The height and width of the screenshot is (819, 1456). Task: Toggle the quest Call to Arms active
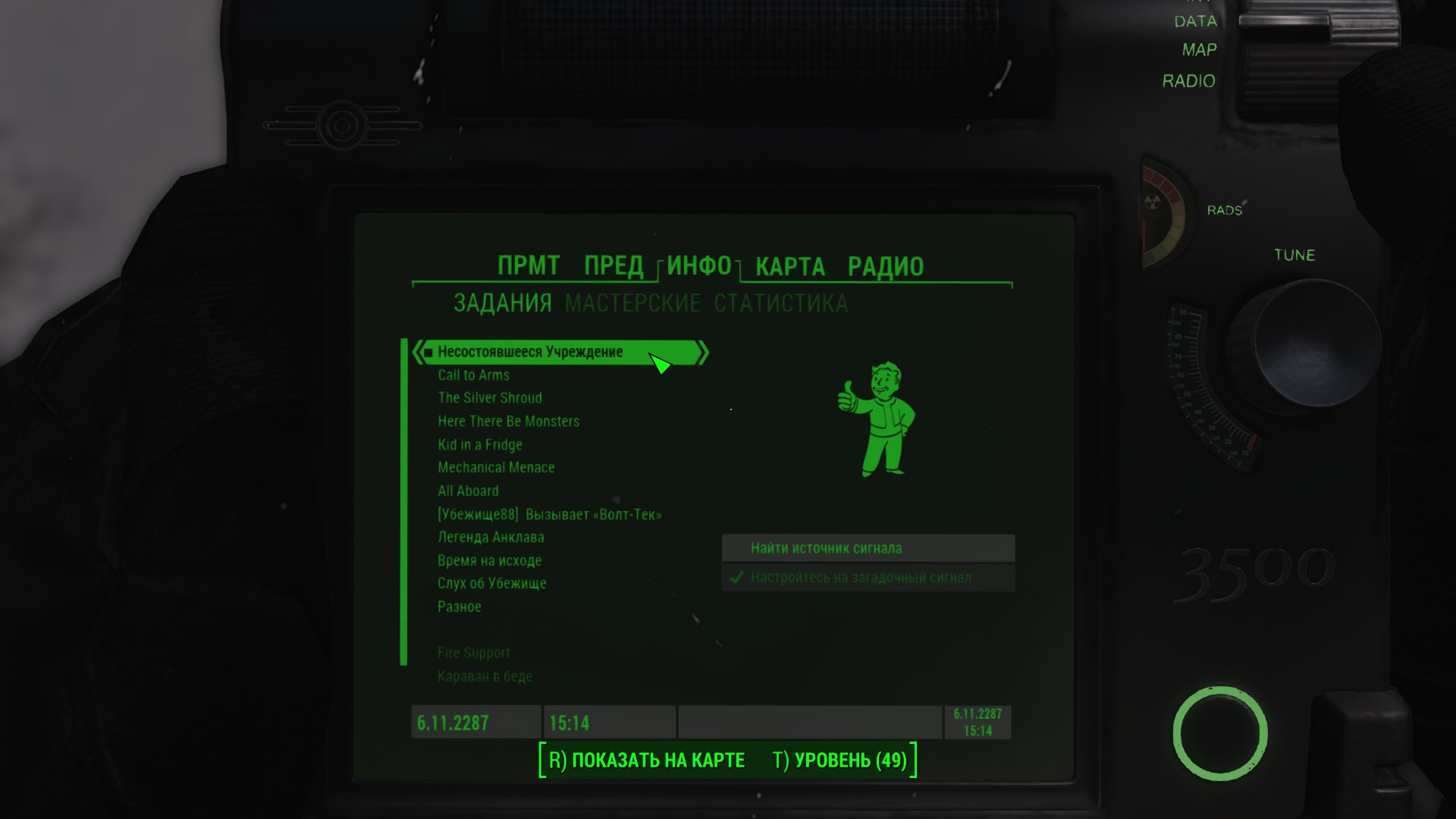tap(473, 375)
